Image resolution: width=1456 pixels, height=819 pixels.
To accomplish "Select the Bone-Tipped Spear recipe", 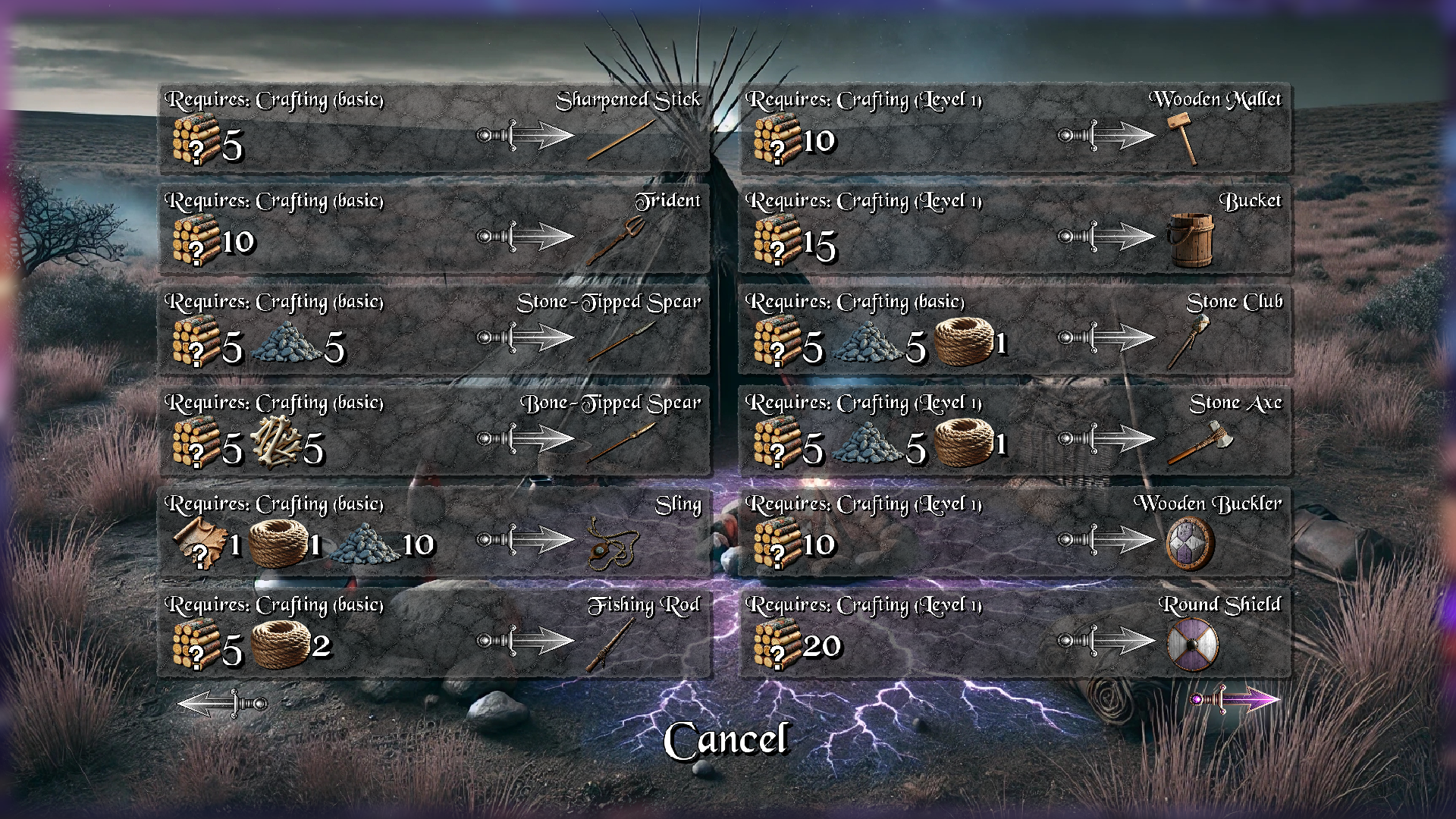I will pyautogui.click(x=434, y=431).
